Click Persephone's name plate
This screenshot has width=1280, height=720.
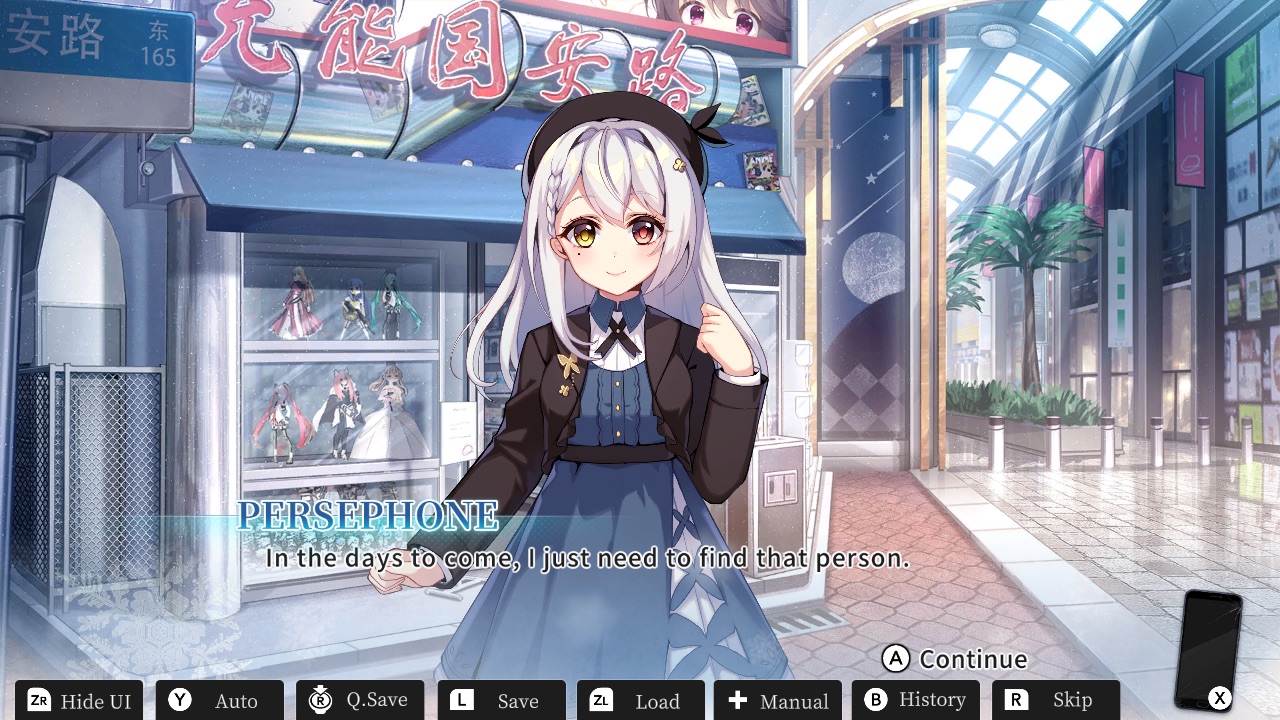pyautogui.click(x=368, y=516)
